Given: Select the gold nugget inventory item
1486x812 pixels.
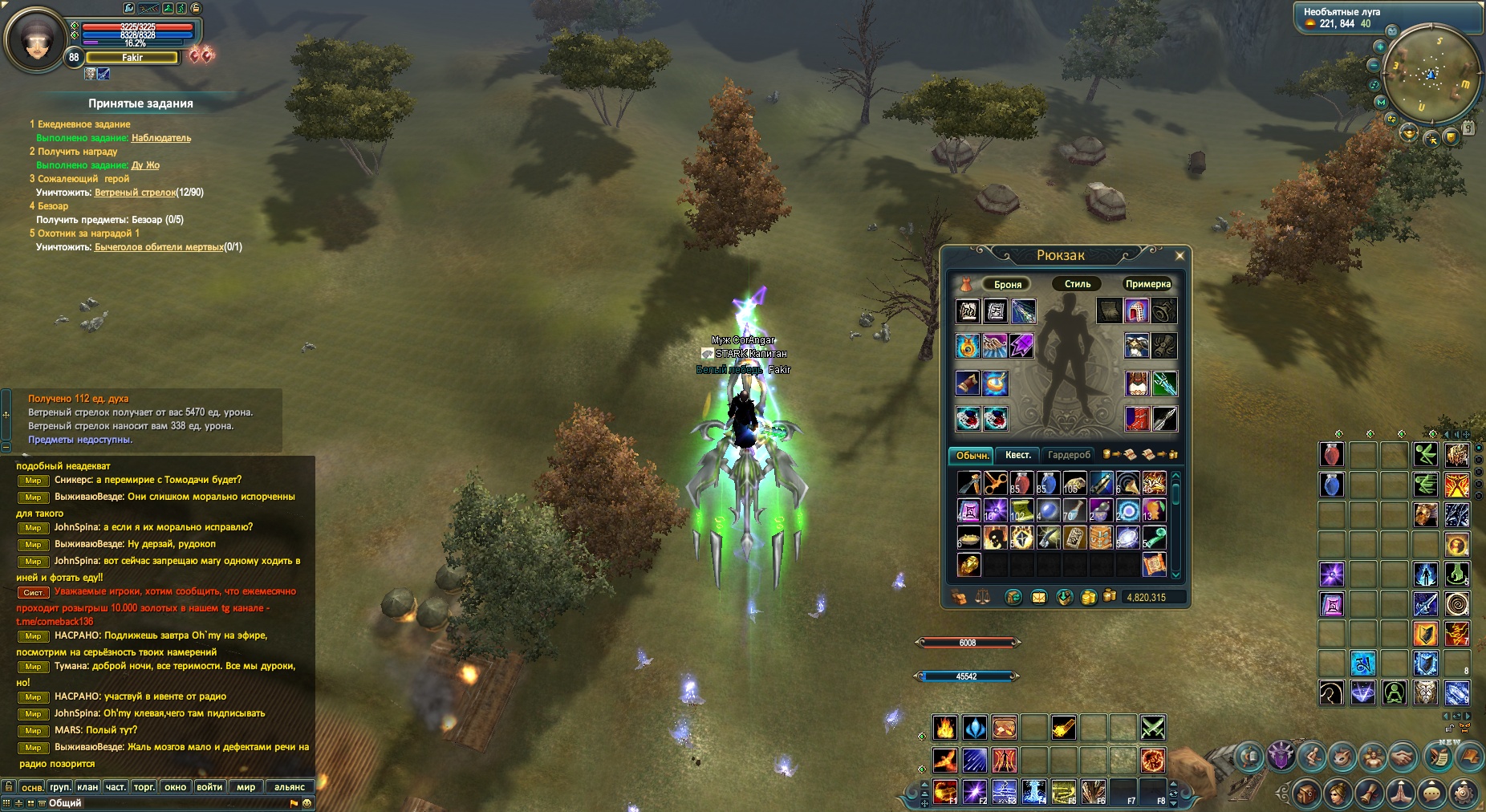Looking at the screenshot, I should 968,565.
